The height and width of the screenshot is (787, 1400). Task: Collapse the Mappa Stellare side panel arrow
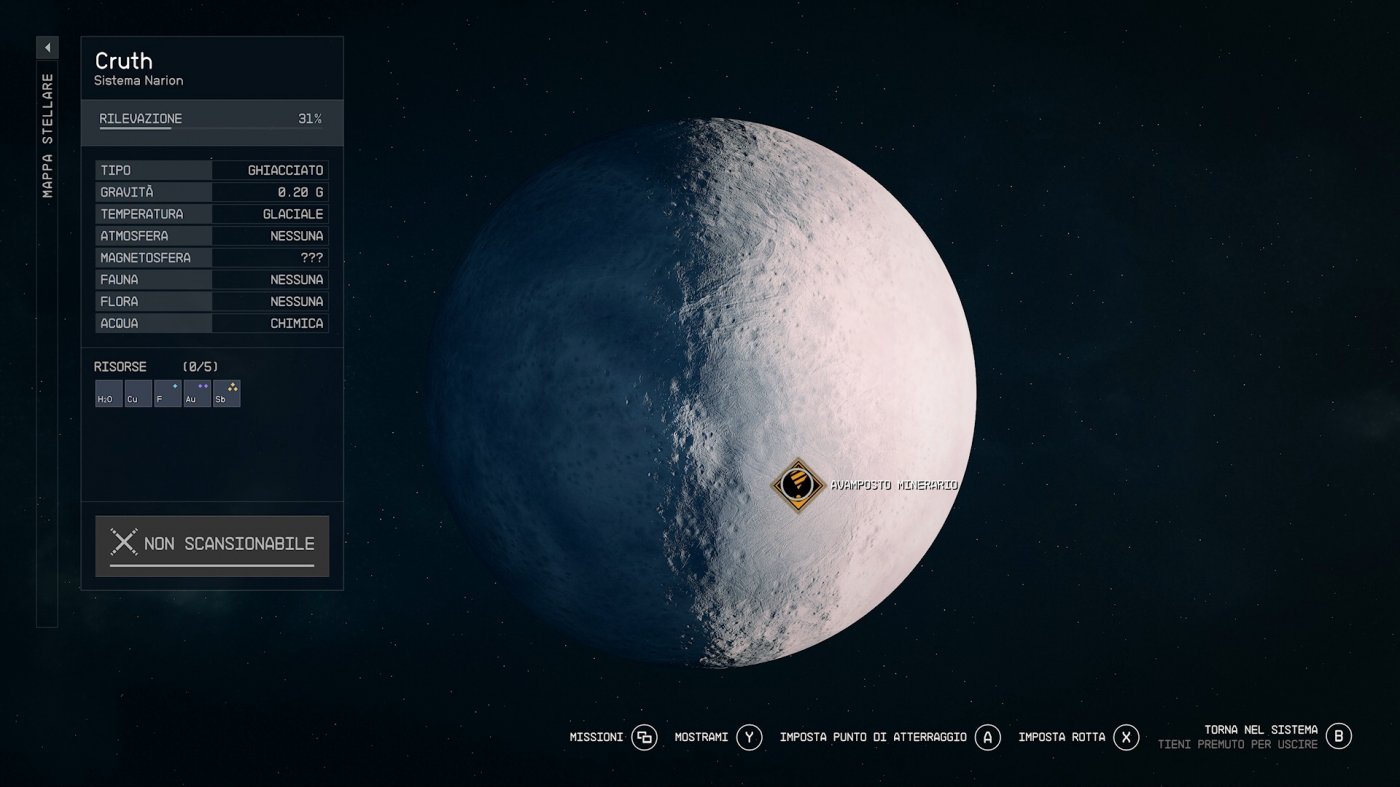47,48
